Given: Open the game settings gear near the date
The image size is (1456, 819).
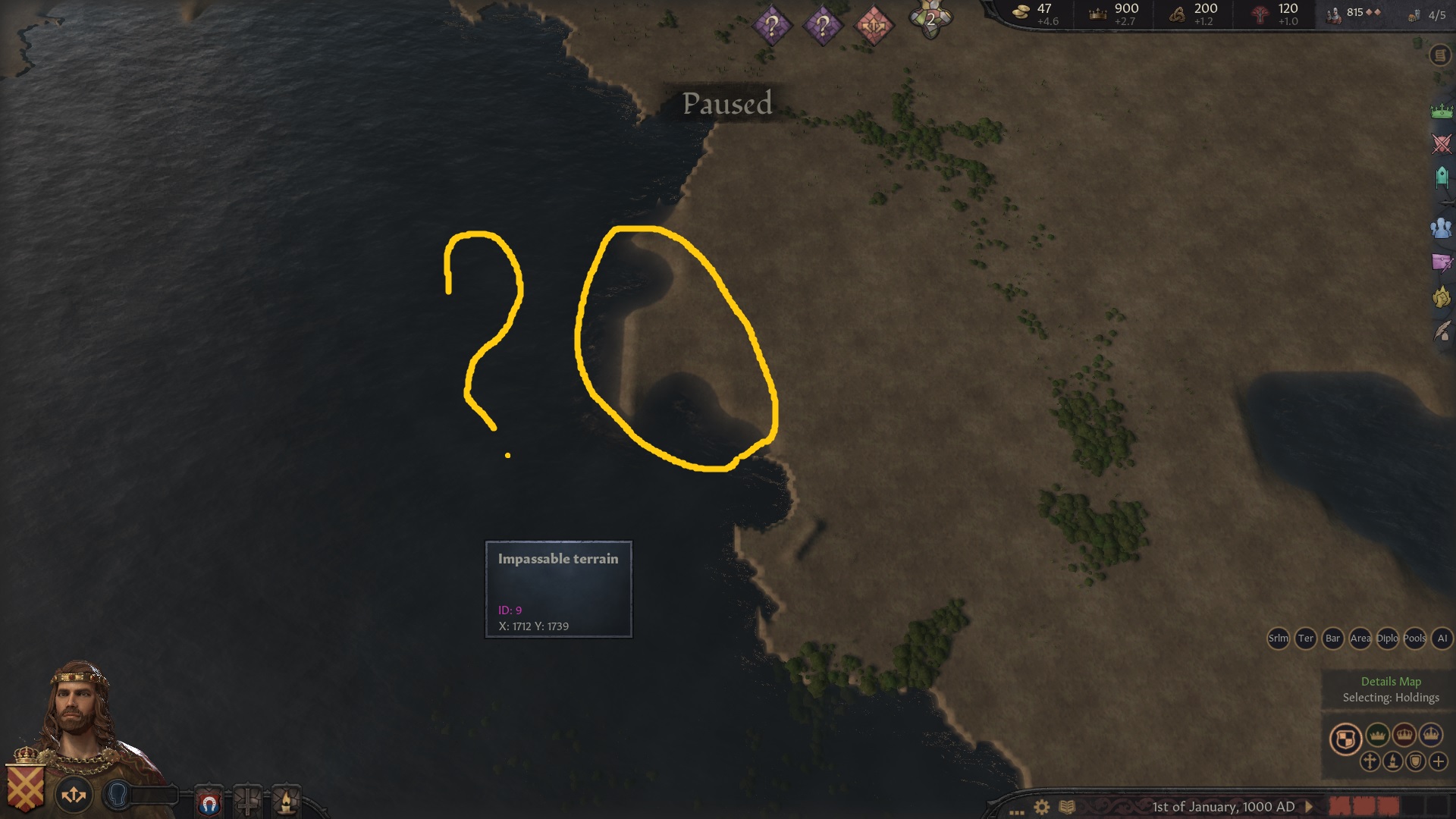Looking at the screenshot, I should point(1040,806).
